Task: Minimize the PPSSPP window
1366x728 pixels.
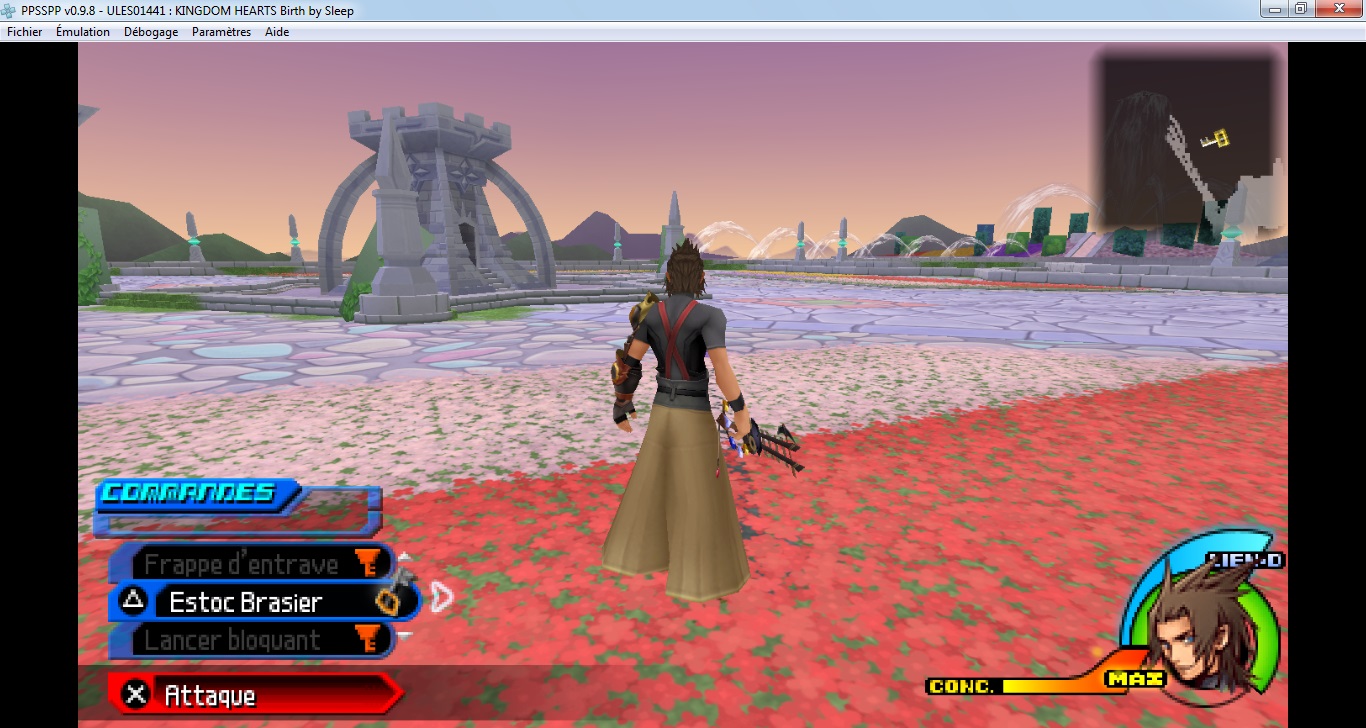Action: click(1272, 9)
